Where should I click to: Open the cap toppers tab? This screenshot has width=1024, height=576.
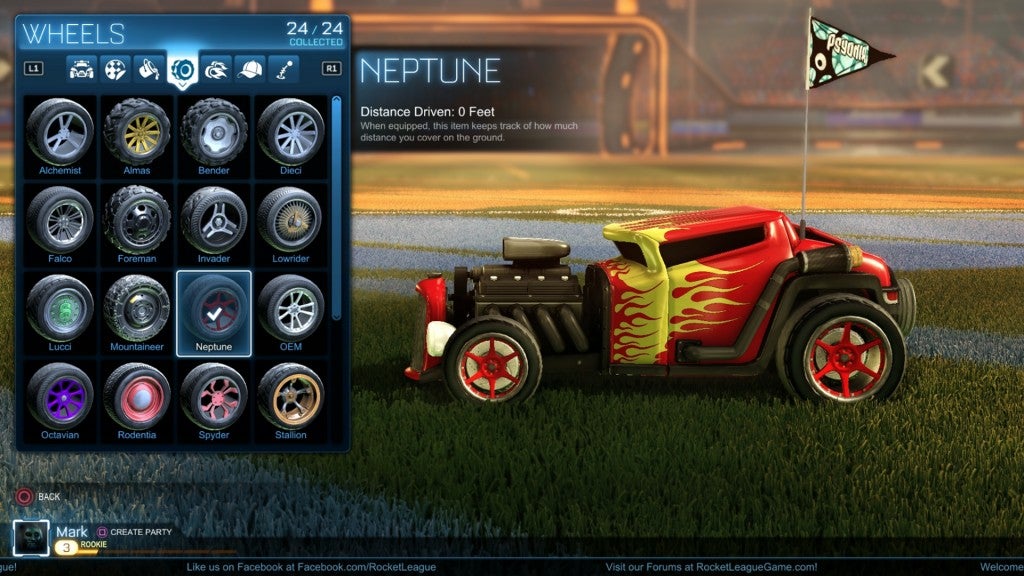250,70
